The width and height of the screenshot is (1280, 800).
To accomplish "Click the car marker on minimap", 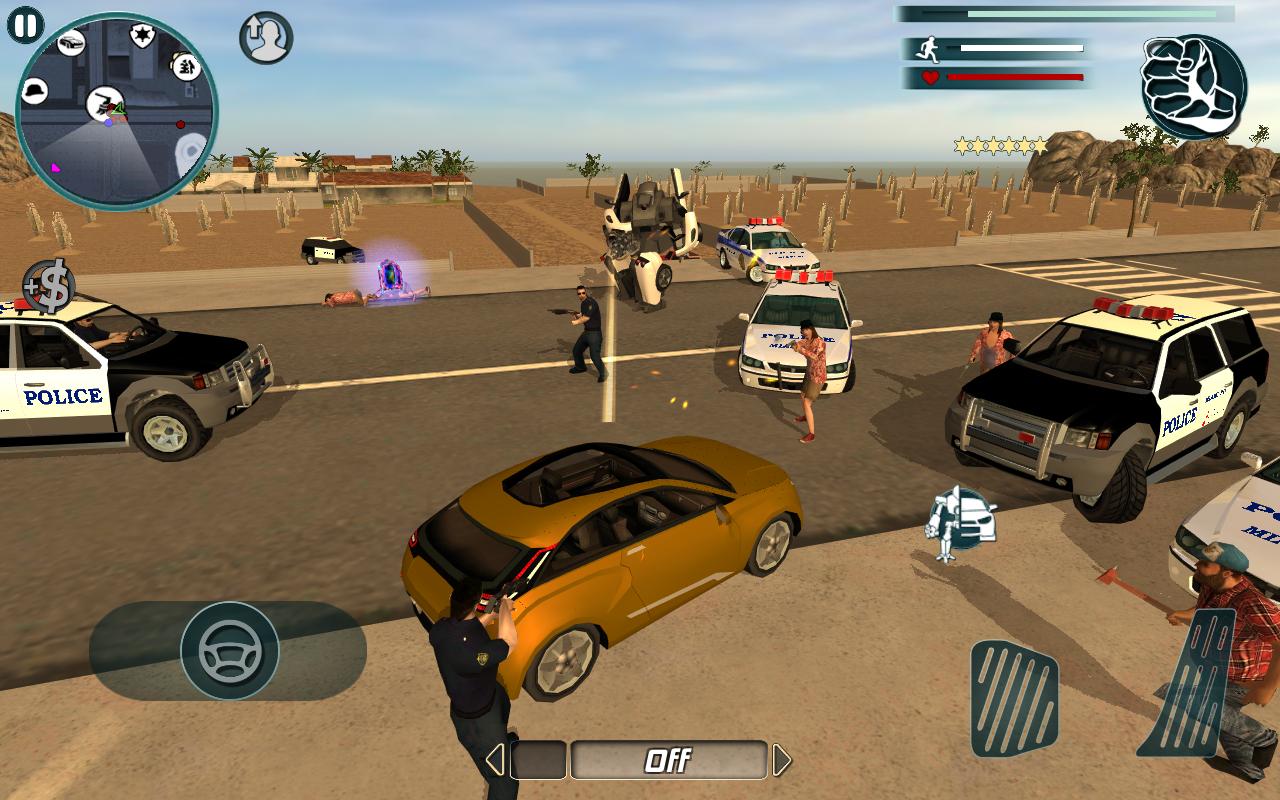I will (71, 43).
